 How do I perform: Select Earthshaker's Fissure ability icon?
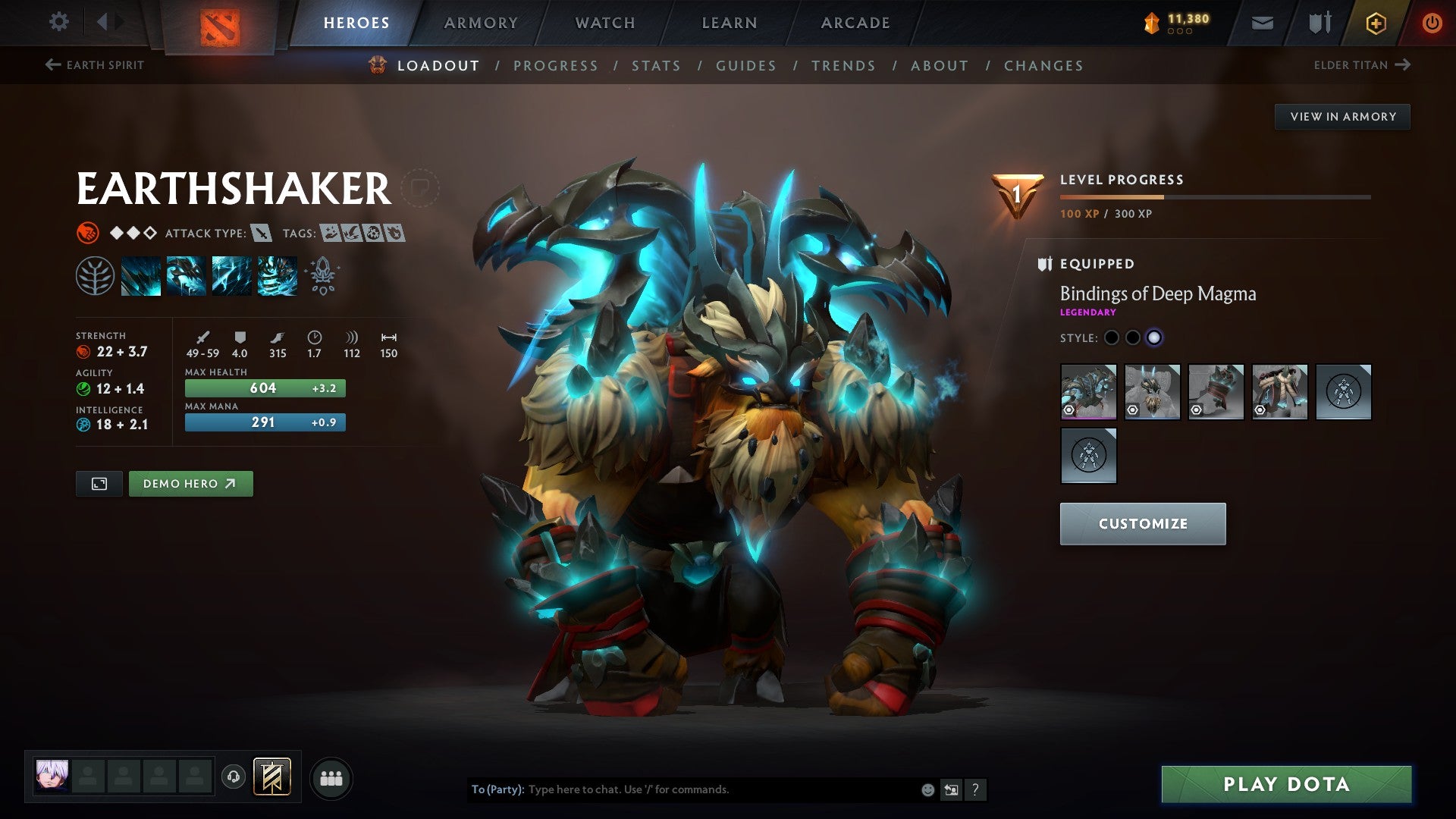140,275
